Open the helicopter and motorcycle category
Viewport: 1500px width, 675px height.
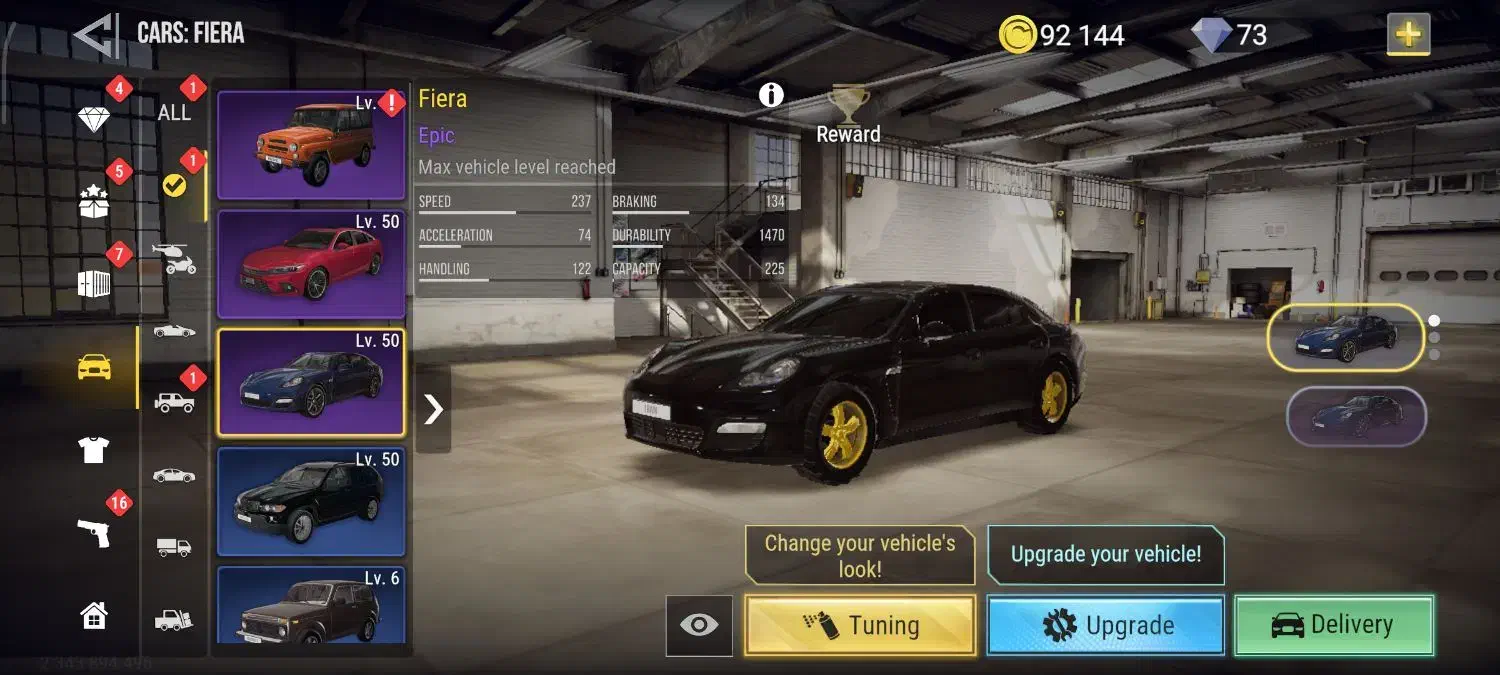click(174, 260)
